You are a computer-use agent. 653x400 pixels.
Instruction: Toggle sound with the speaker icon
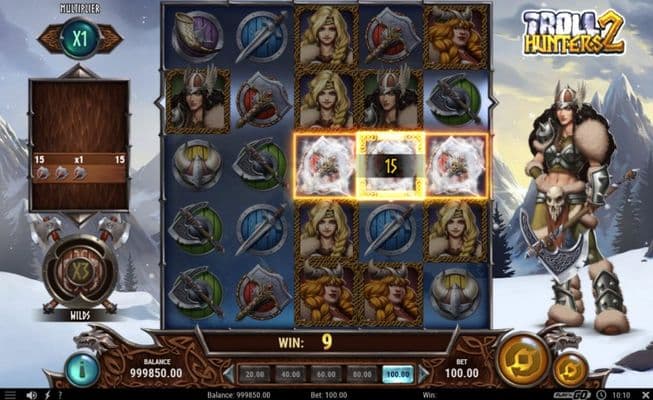point(32,395)
